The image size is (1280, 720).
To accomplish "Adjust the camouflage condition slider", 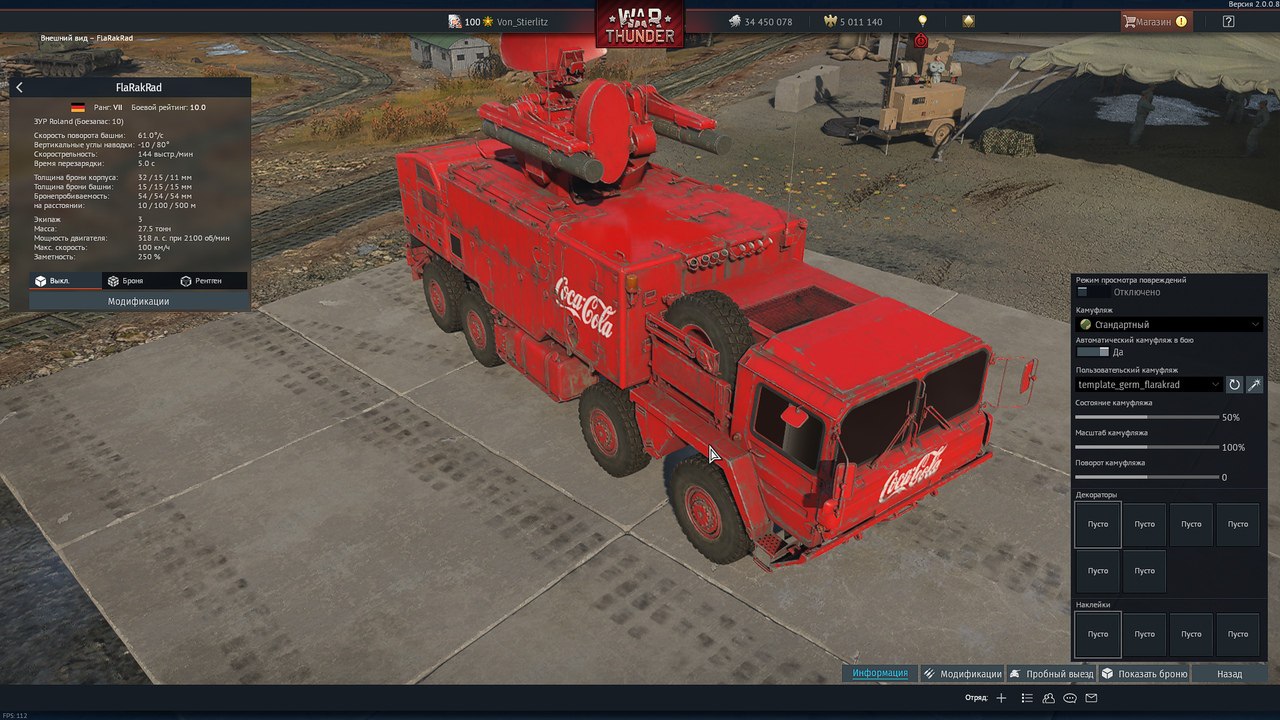I will (1147, 417).
